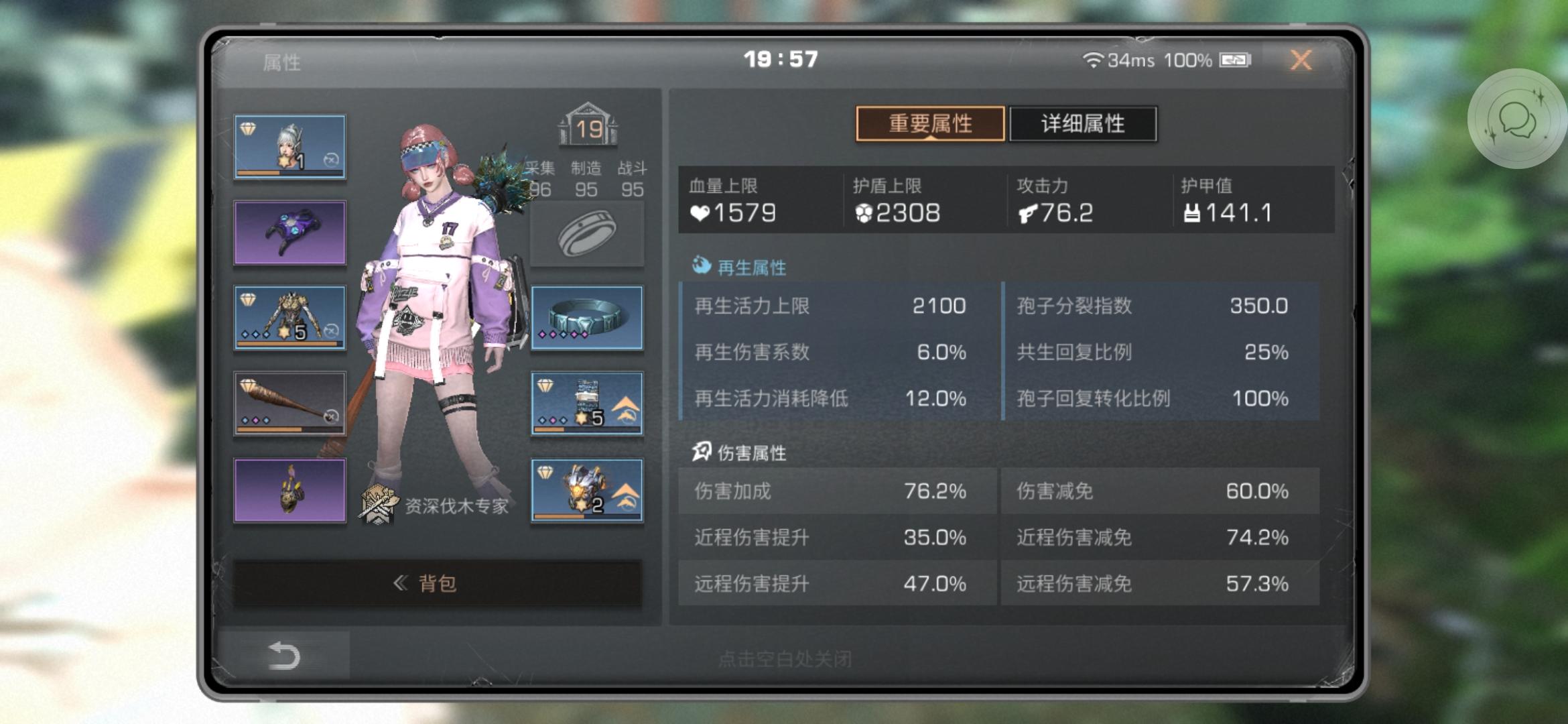The height and width of the screenshot is (724, 1568).
Task: Select the teal ring accessory slot
Action: (x=586, y=317)
